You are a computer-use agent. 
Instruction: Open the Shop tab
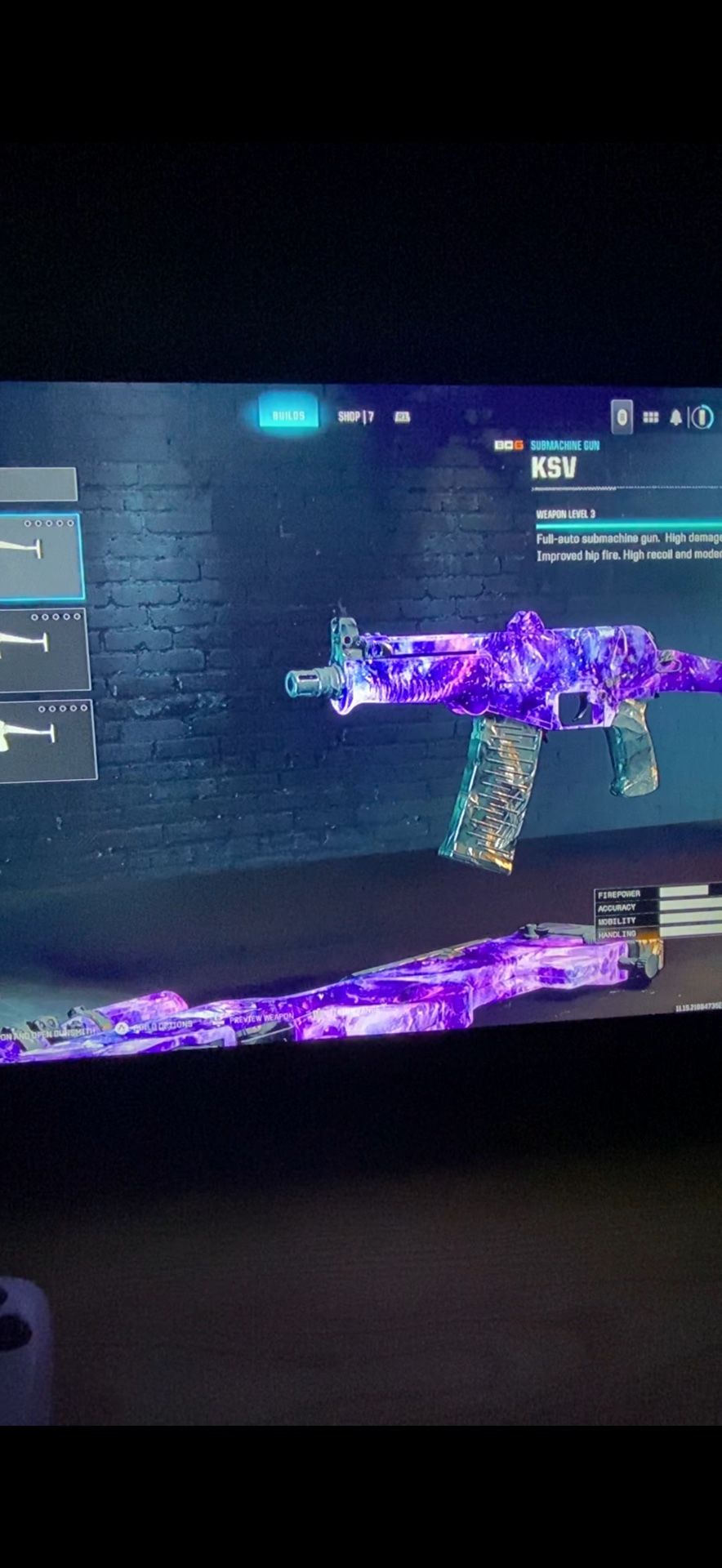pyautogui.click(x=355, y=416)
